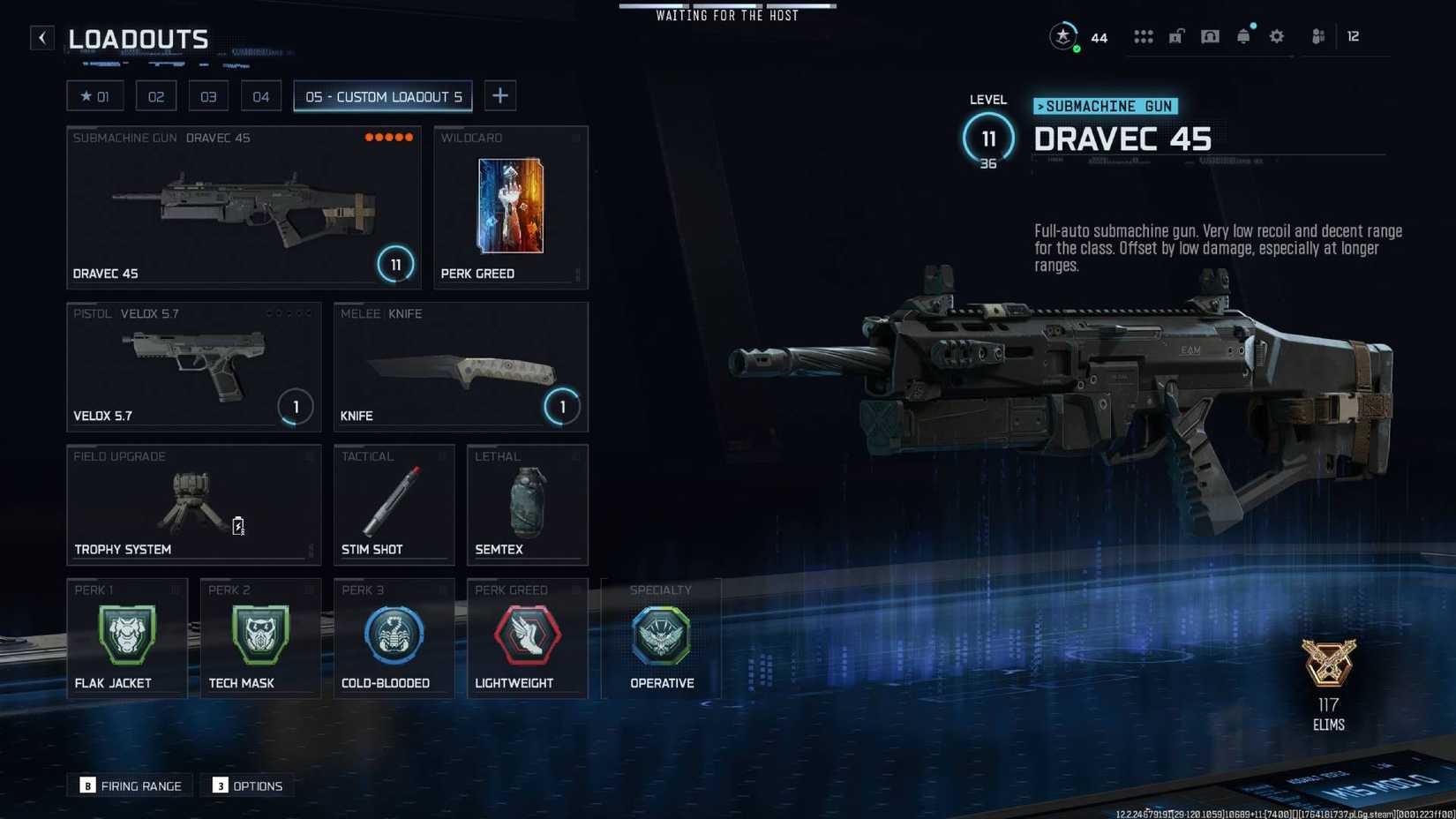Click the unlocked padlock icon
Screen dimensions: 1456x819
pos(1176,36)
